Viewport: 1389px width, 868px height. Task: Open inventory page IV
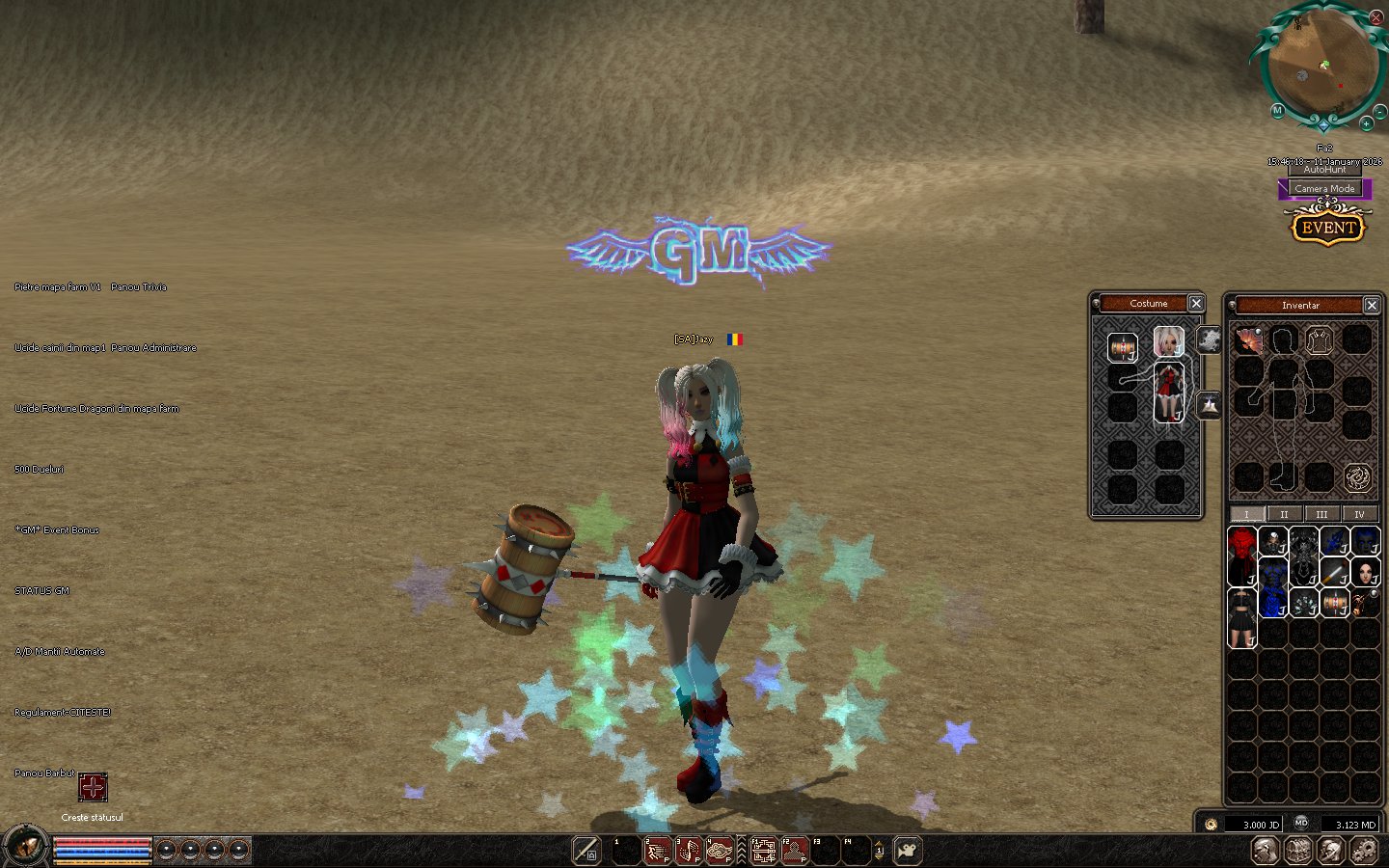point(1359,514)
